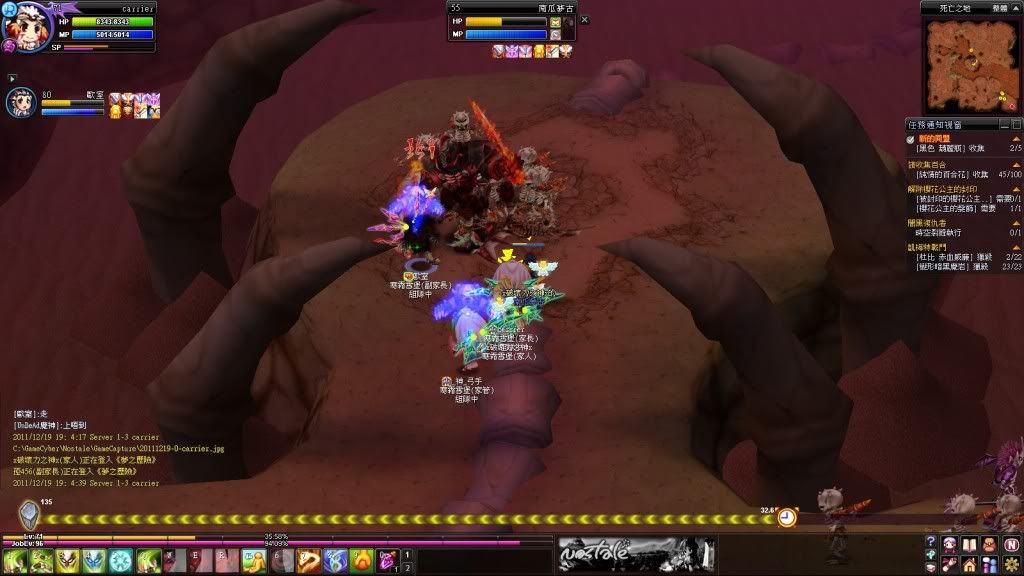Open the character info window icon
1024x576 pixels.
coord(950,544)
